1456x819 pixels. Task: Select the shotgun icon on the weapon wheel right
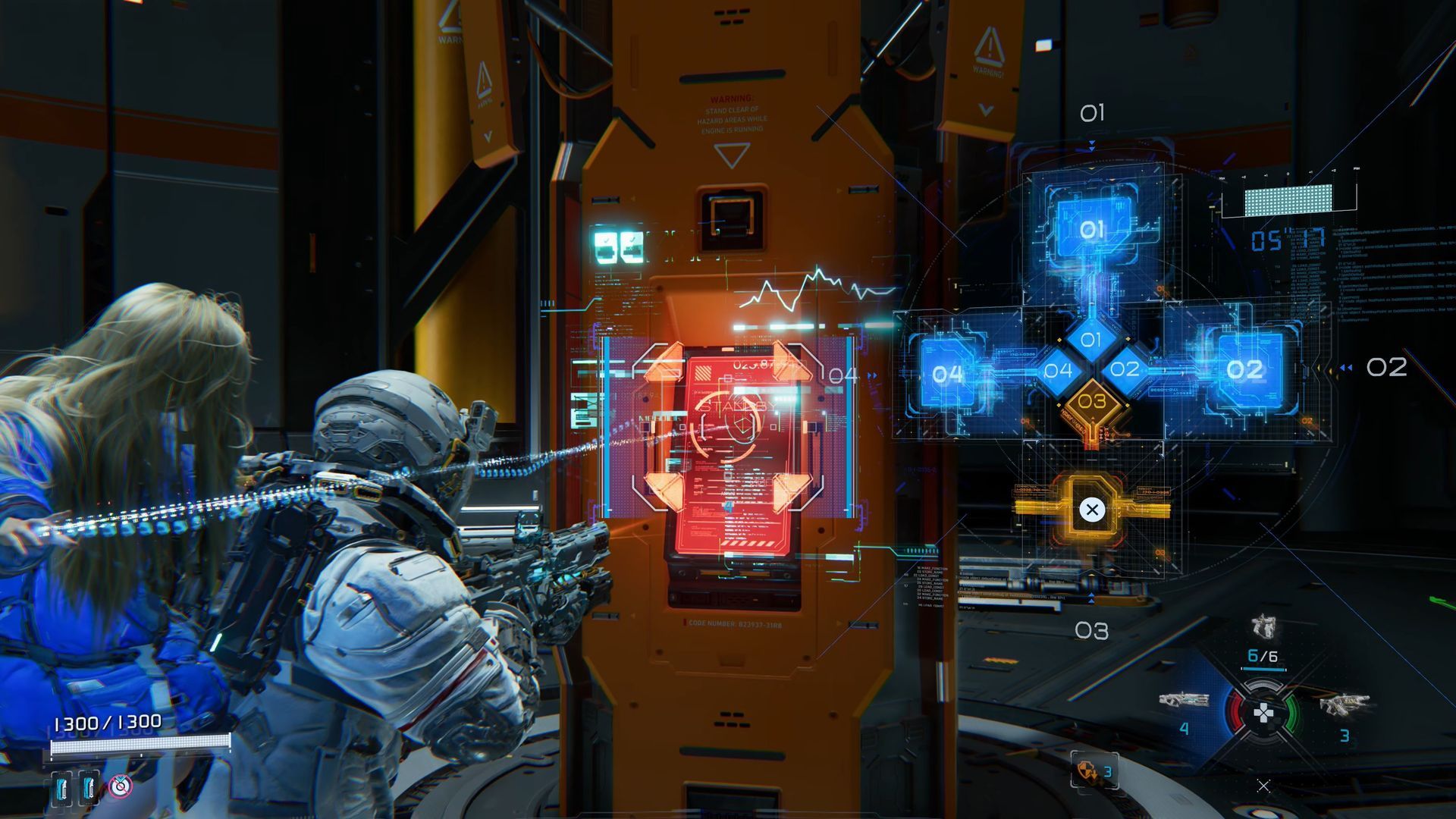[1345, 705]
